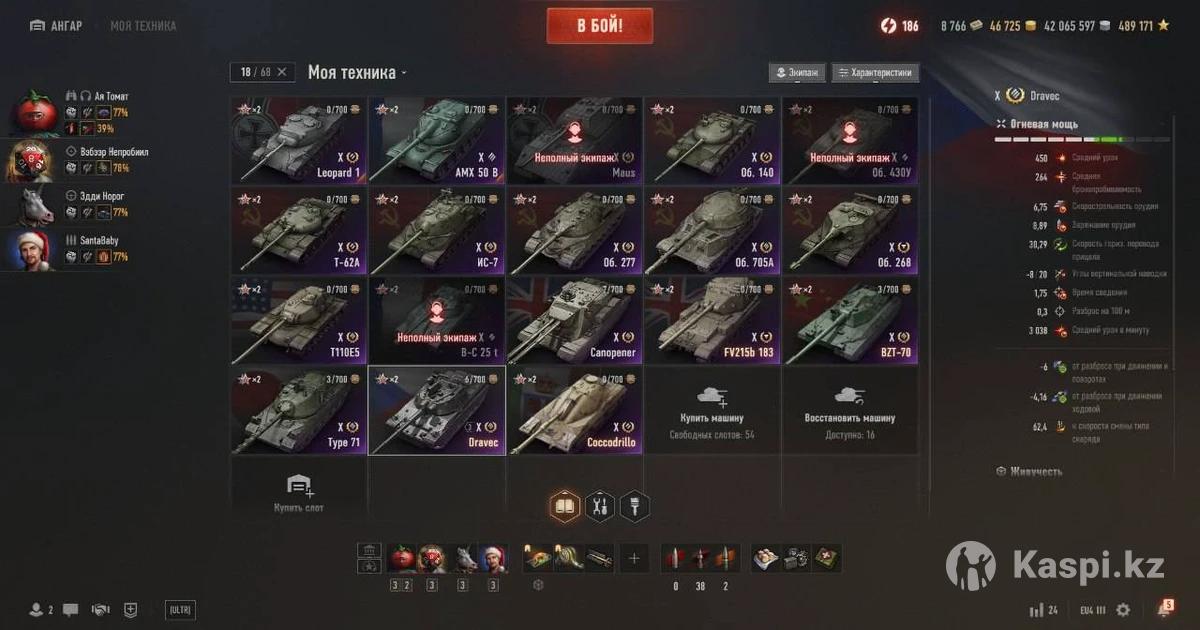Show the Характеристики stats panel
The width and height of the screenshot is (1200, 630).
[875, 73]
